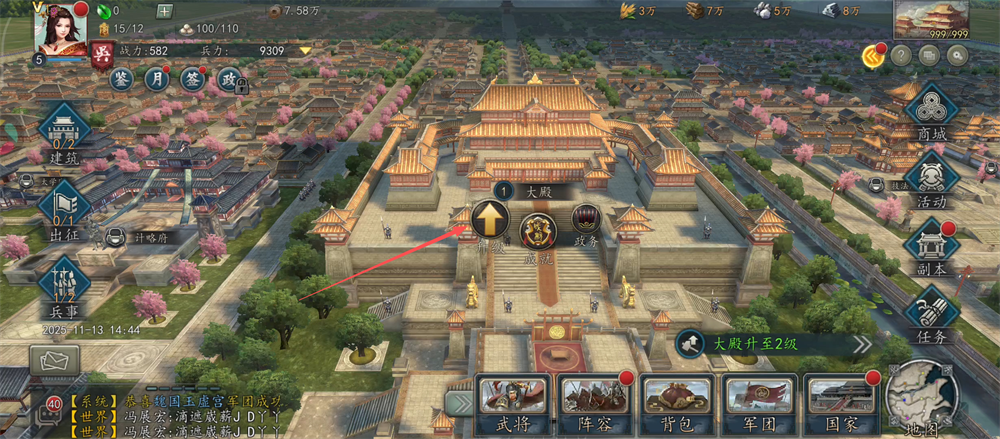Open the 出征 expedition panel

[x=65, y=209]
